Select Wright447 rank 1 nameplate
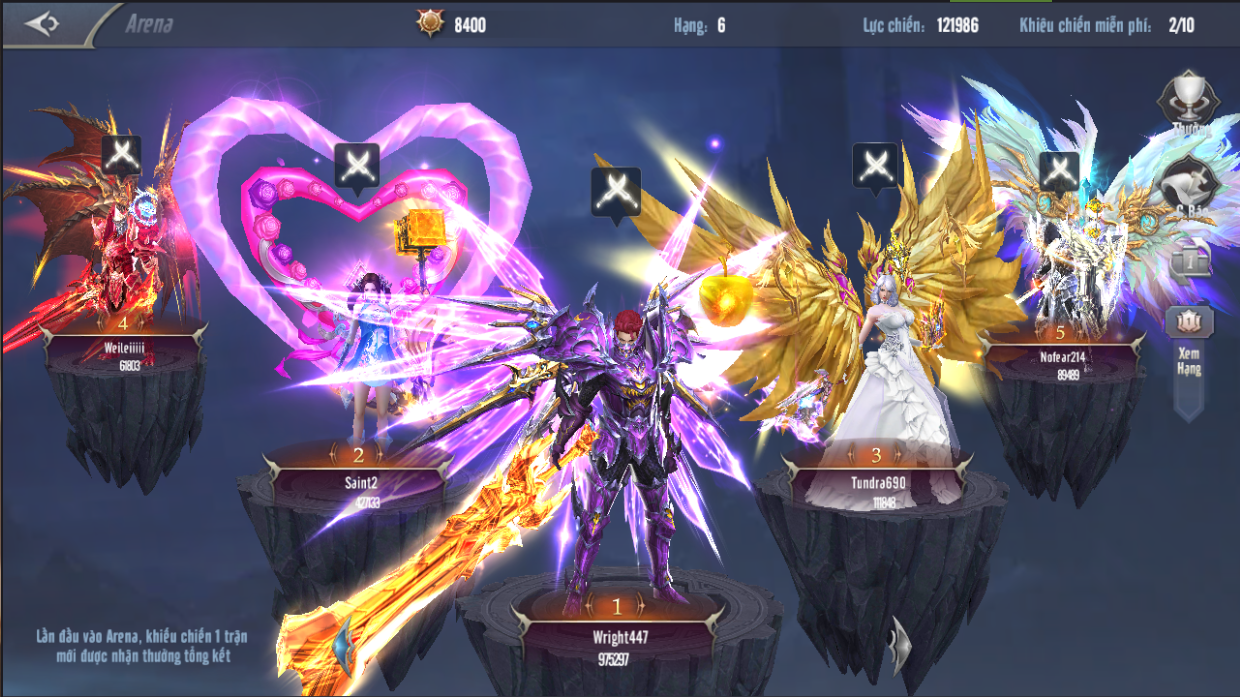1240x697 pixels. pos(616,636)
